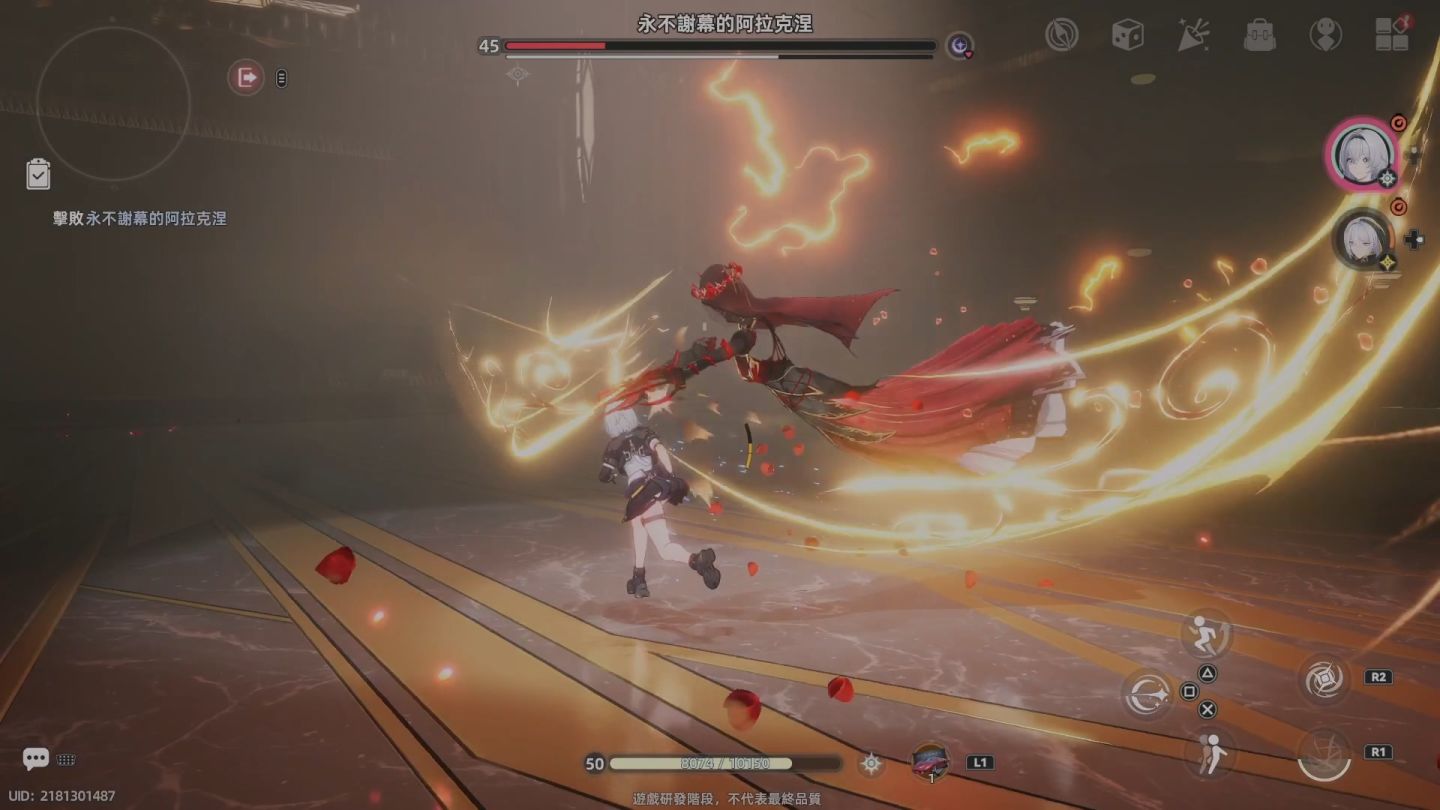This screenshot has height=810, width=1440.
Task: Open the circular minimap
Action: 113,103
